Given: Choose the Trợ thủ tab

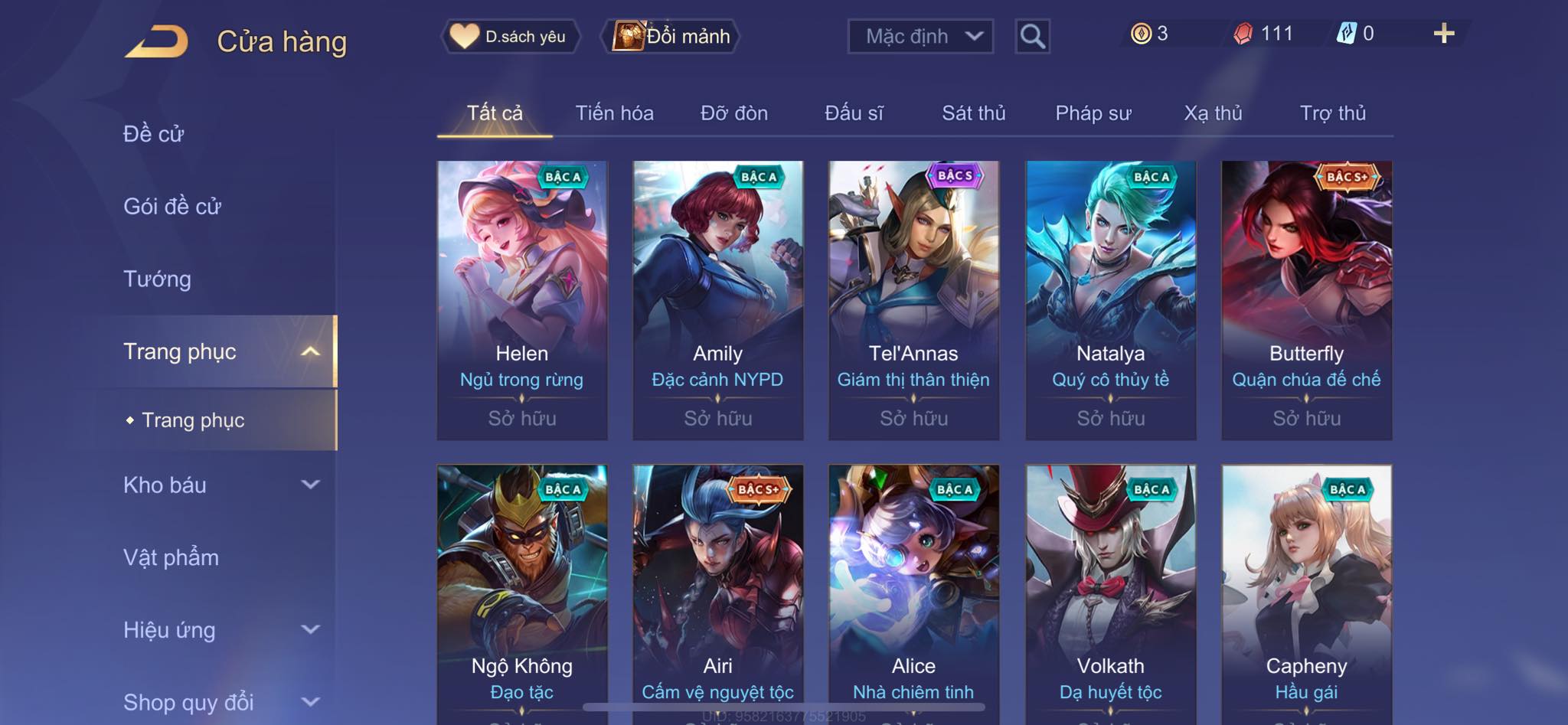Looking at the screenshot, I should click(1332, 113).
